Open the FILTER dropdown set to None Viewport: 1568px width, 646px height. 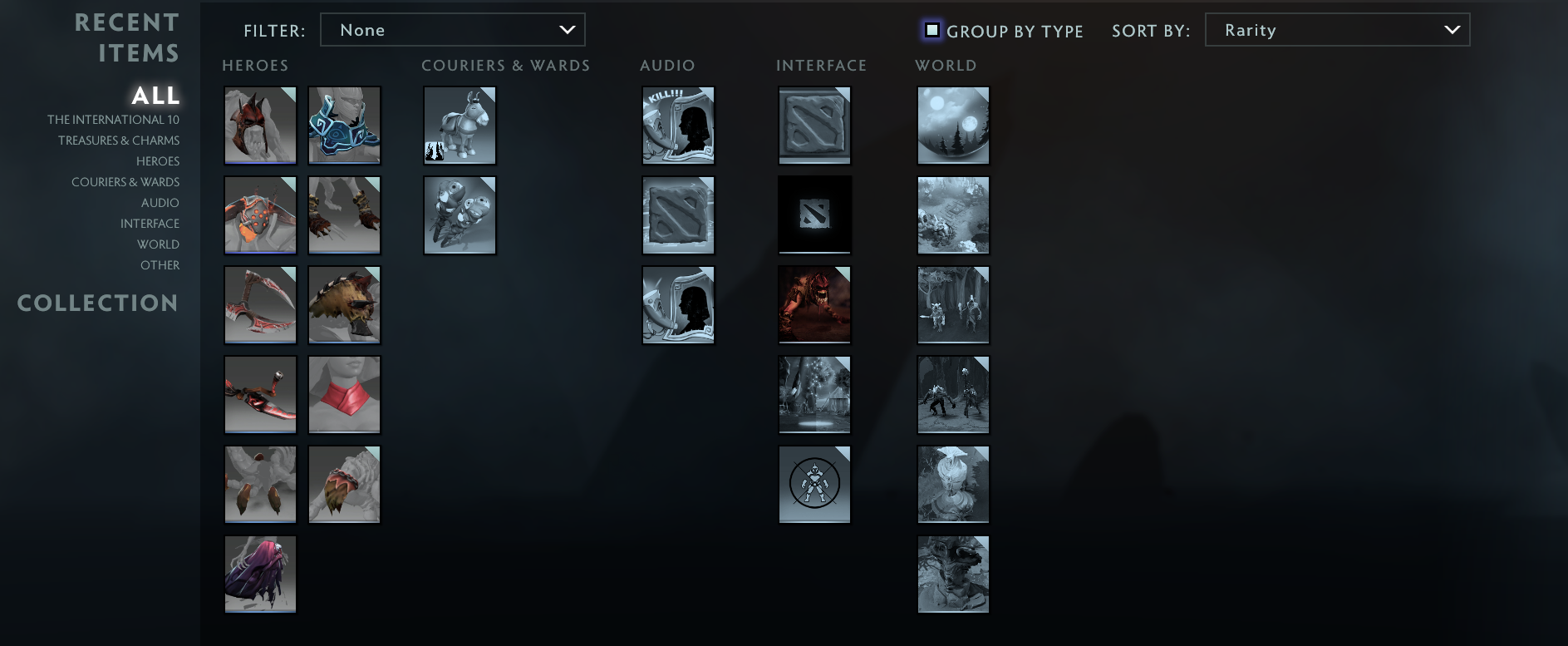click(x=453, y=29)
